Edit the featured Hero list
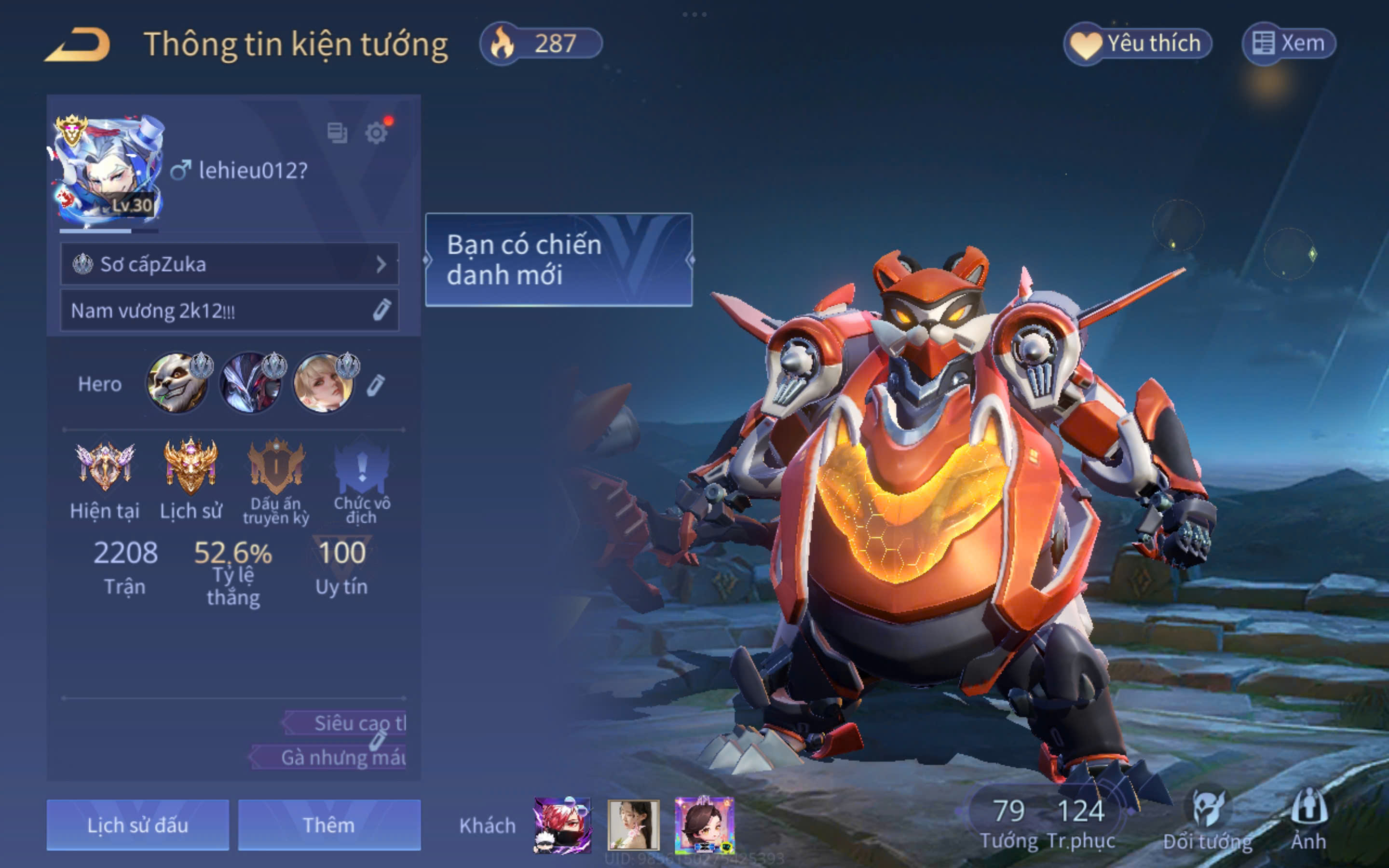1389x868 pixels. click(375, 385)
